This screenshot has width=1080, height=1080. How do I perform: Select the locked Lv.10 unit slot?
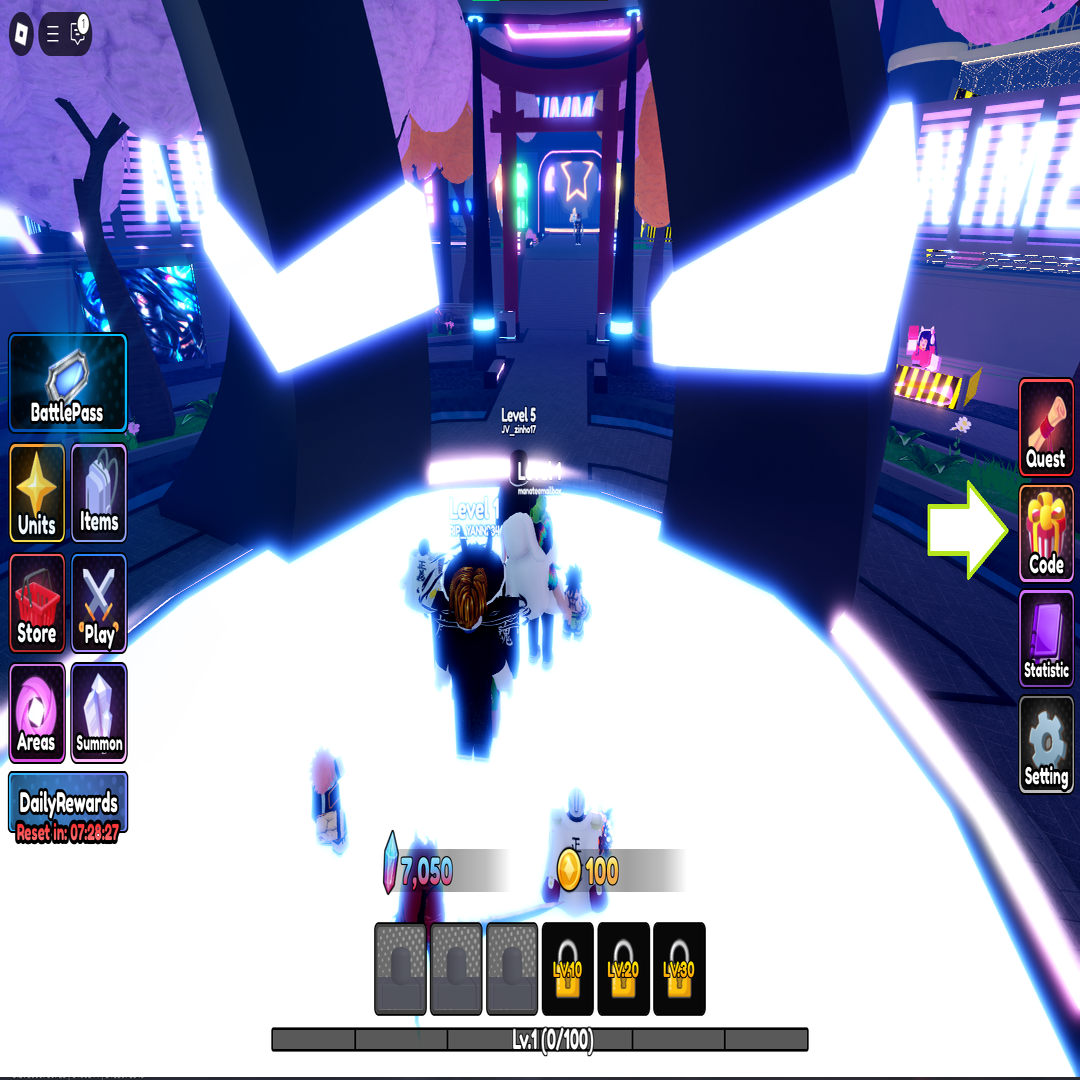pyautogui.click(x=568, y=968)
